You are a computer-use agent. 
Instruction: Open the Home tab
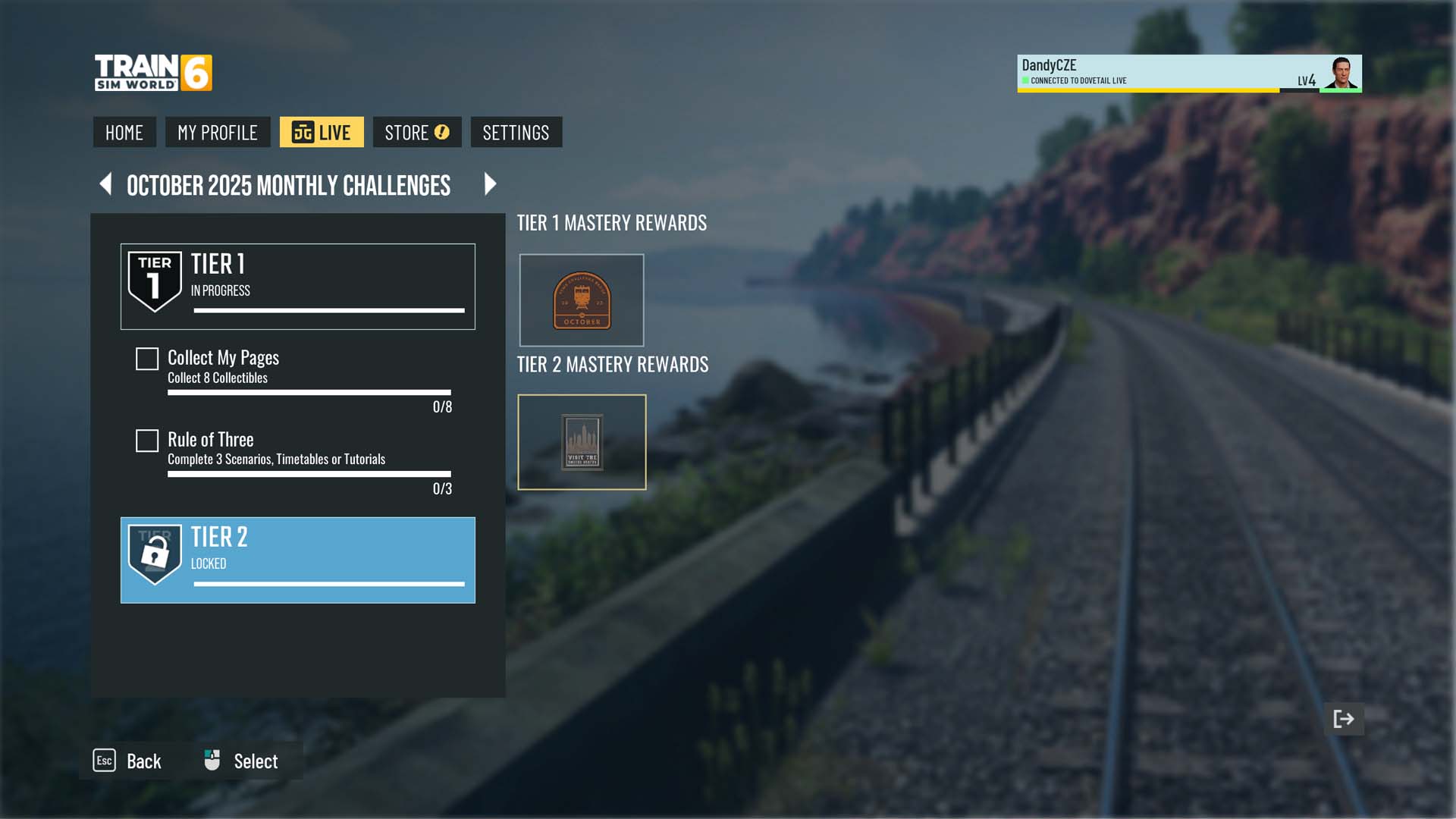tap(124, 133)
